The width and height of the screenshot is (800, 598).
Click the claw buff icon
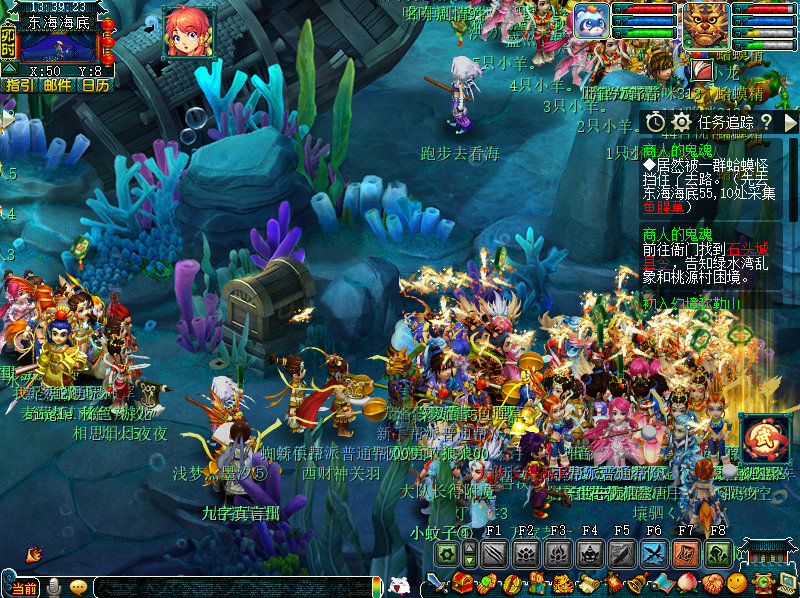[702, 70]
